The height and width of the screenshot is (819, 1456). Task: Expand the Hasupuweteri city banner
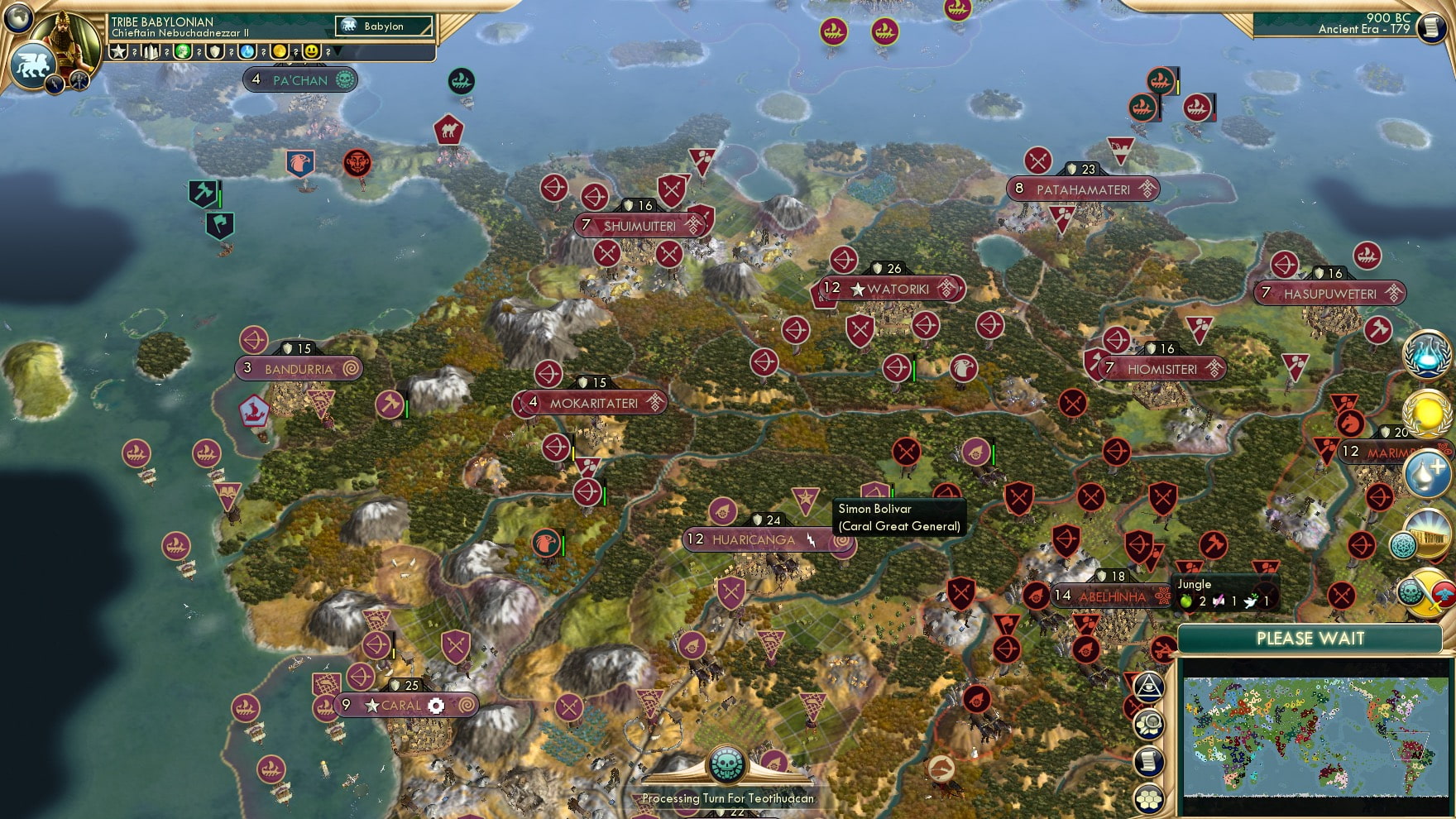point(1329,294)
